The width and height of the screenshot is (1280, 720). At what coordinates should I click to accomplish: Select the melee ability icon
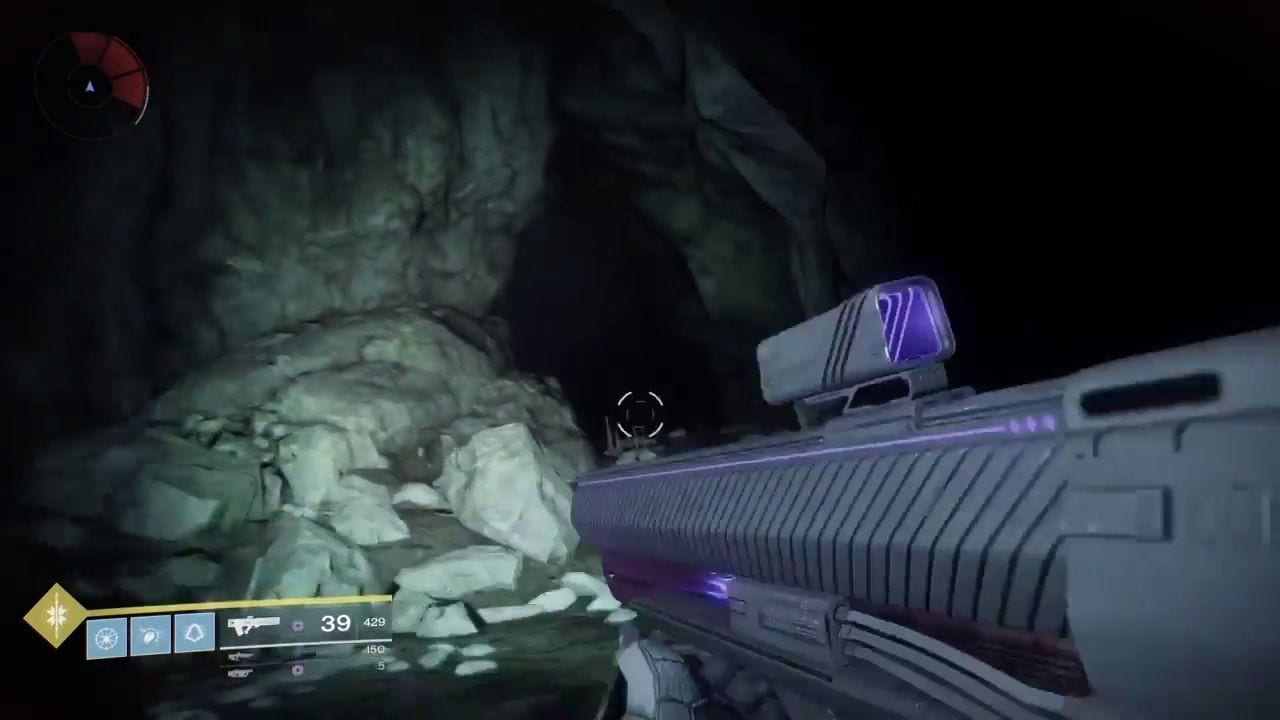pyautogui.click(x=151, y=636)
